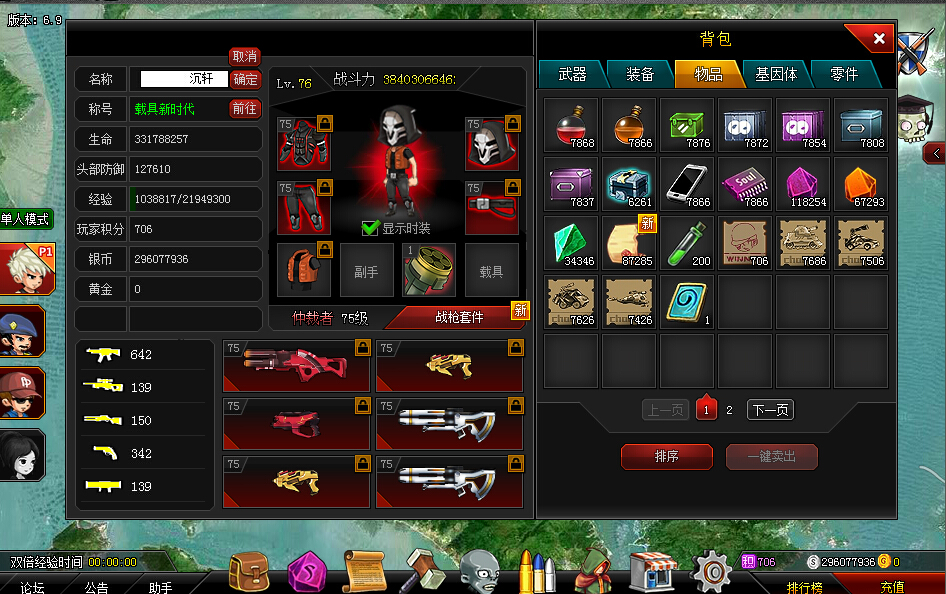Close the backpack panel
The image size is (946, 594).
878,39
